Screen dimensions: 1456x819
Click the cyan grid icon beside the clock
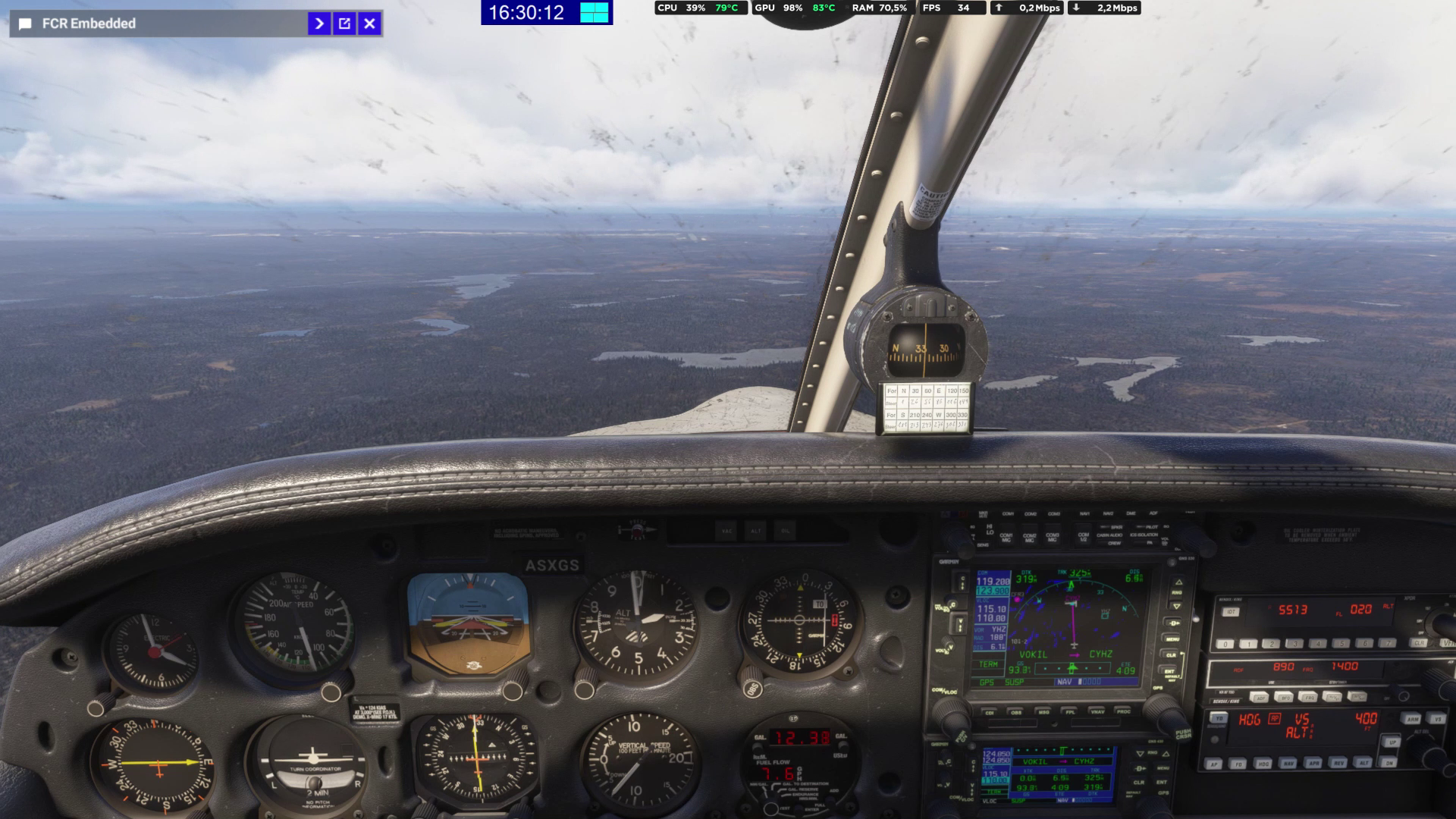[595, 12]
